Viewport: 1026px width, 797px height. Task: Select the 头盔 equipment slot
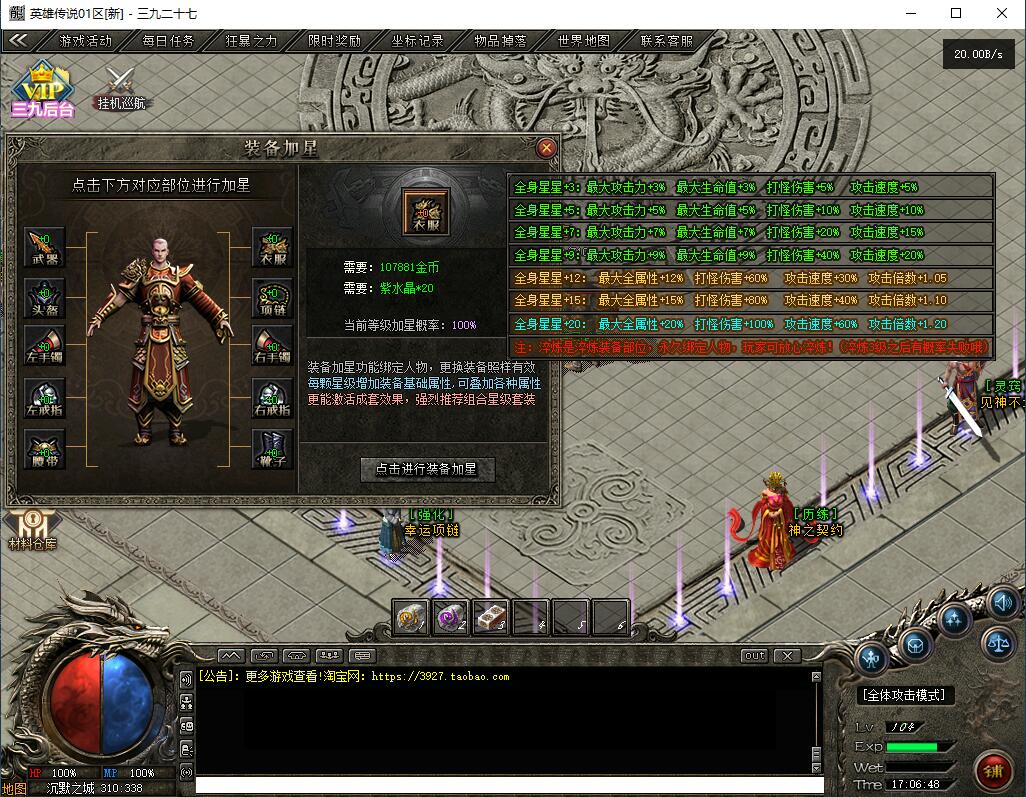point(45,298)
